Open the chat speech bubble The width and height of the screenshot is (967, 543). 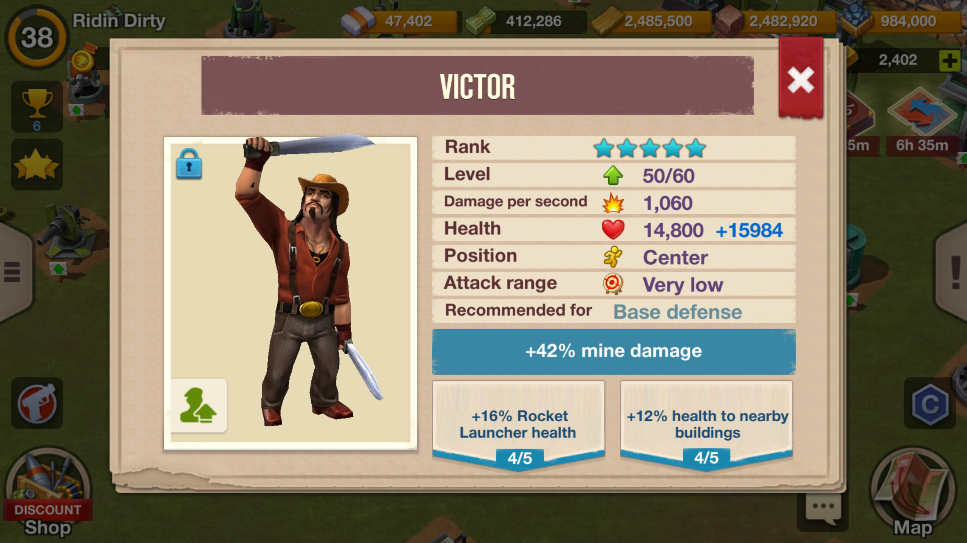pyautogui.click(x=823, y=509)
